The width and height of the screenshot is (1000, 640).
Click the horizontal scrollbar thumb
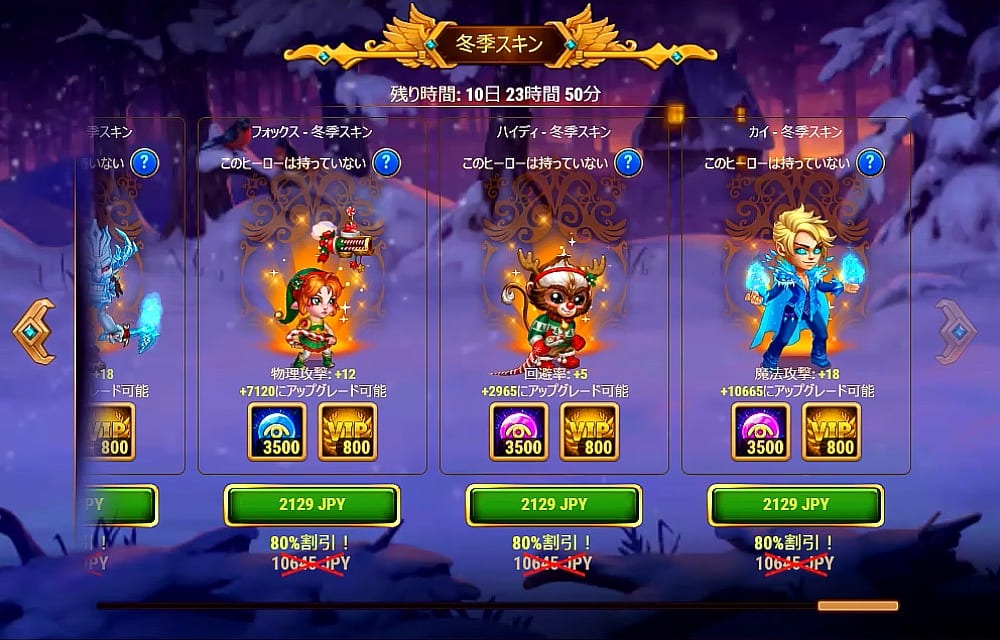tap(857, 605)
